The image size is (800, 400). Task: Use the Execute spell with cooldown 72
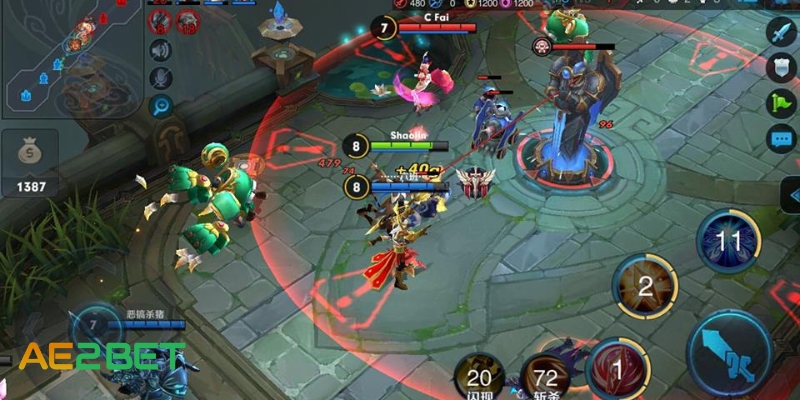547,377
